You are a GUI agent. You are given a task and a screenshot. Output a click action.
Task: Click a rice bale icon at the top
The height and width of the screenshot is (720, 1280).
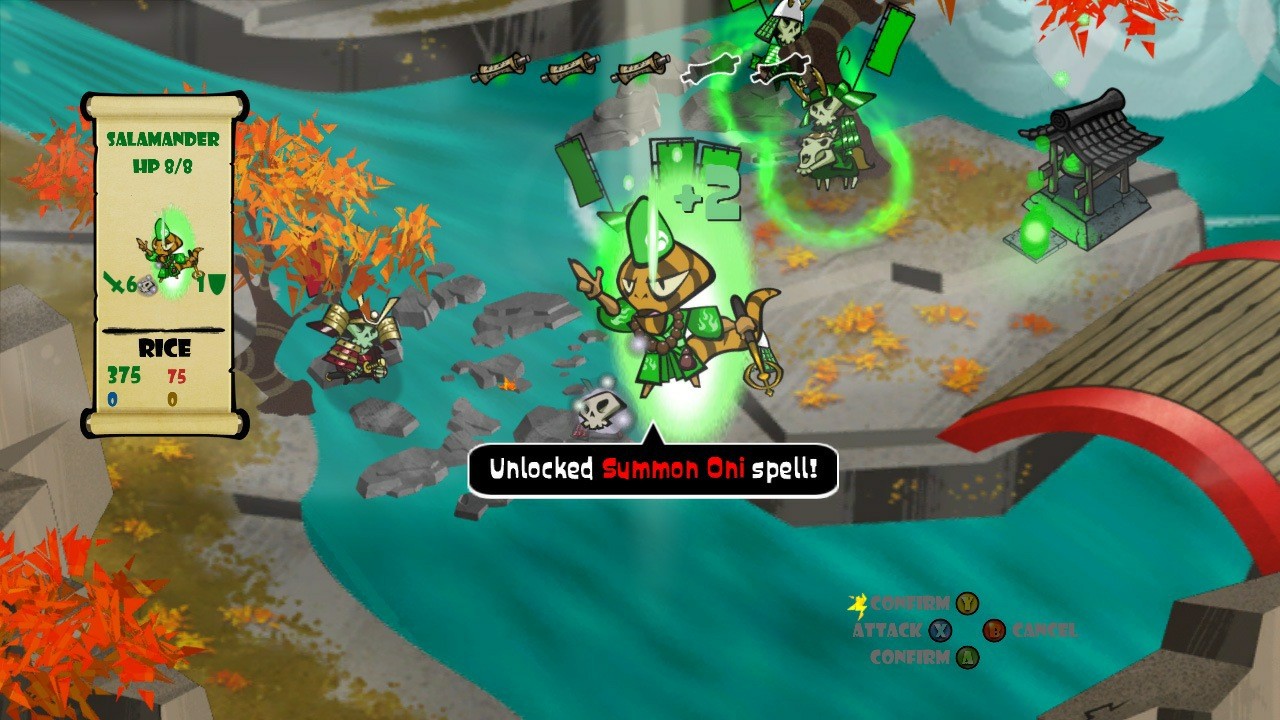click(x=500, y=70)
